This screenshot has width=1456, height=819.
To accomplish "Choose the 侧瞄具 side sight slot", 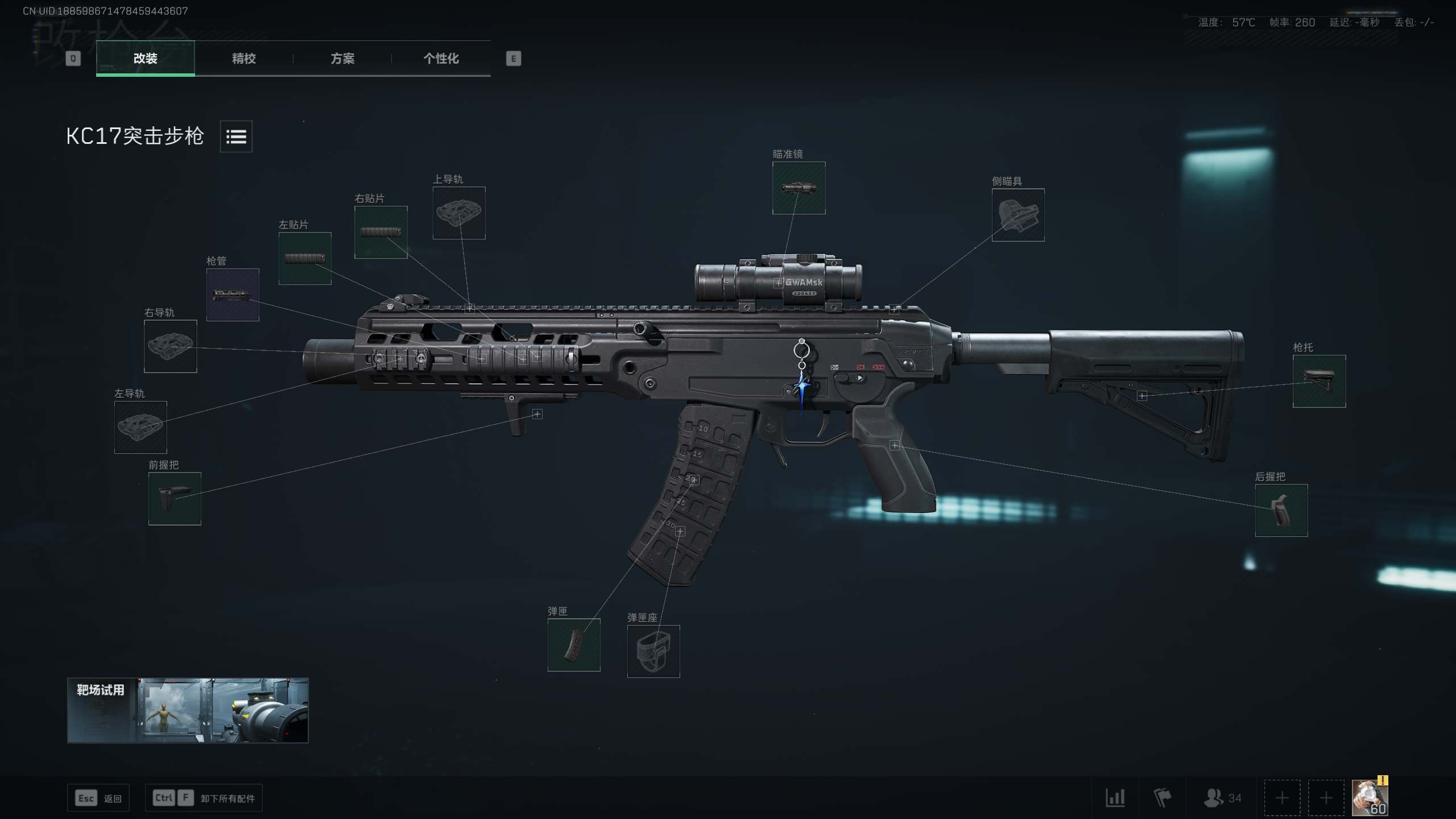I will click(1017, 215).
